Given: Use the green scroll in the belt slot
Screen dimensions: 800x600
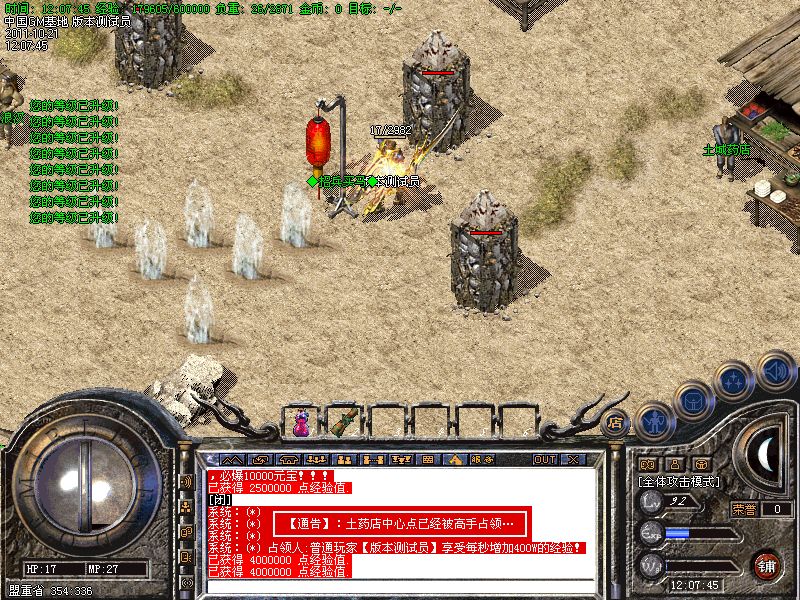Looking at the screenshot, I should click(x=345, y=420).
